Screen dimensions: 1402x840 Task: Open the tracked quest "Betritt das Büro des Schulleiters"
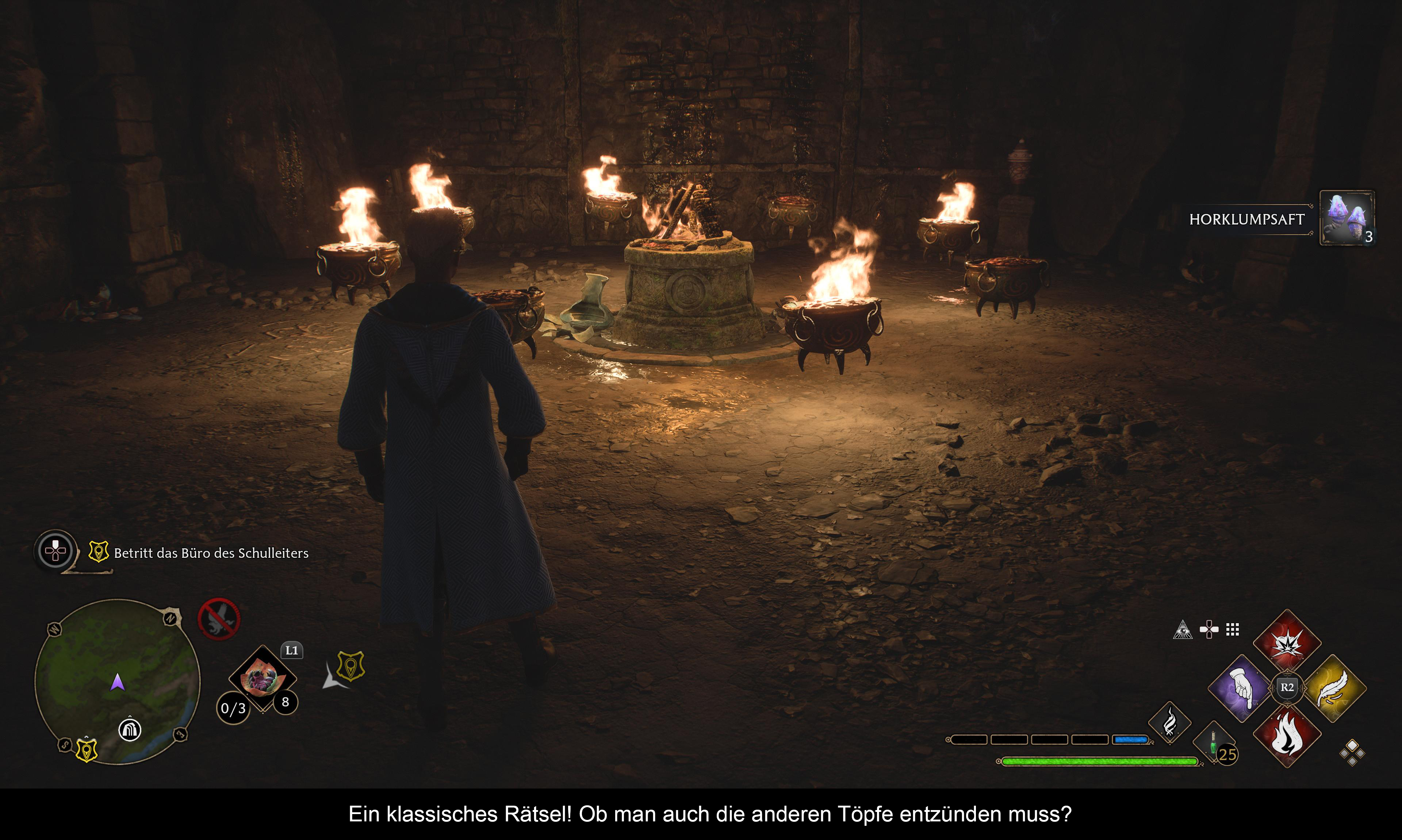pyautogui.click(x=211, y=553)
